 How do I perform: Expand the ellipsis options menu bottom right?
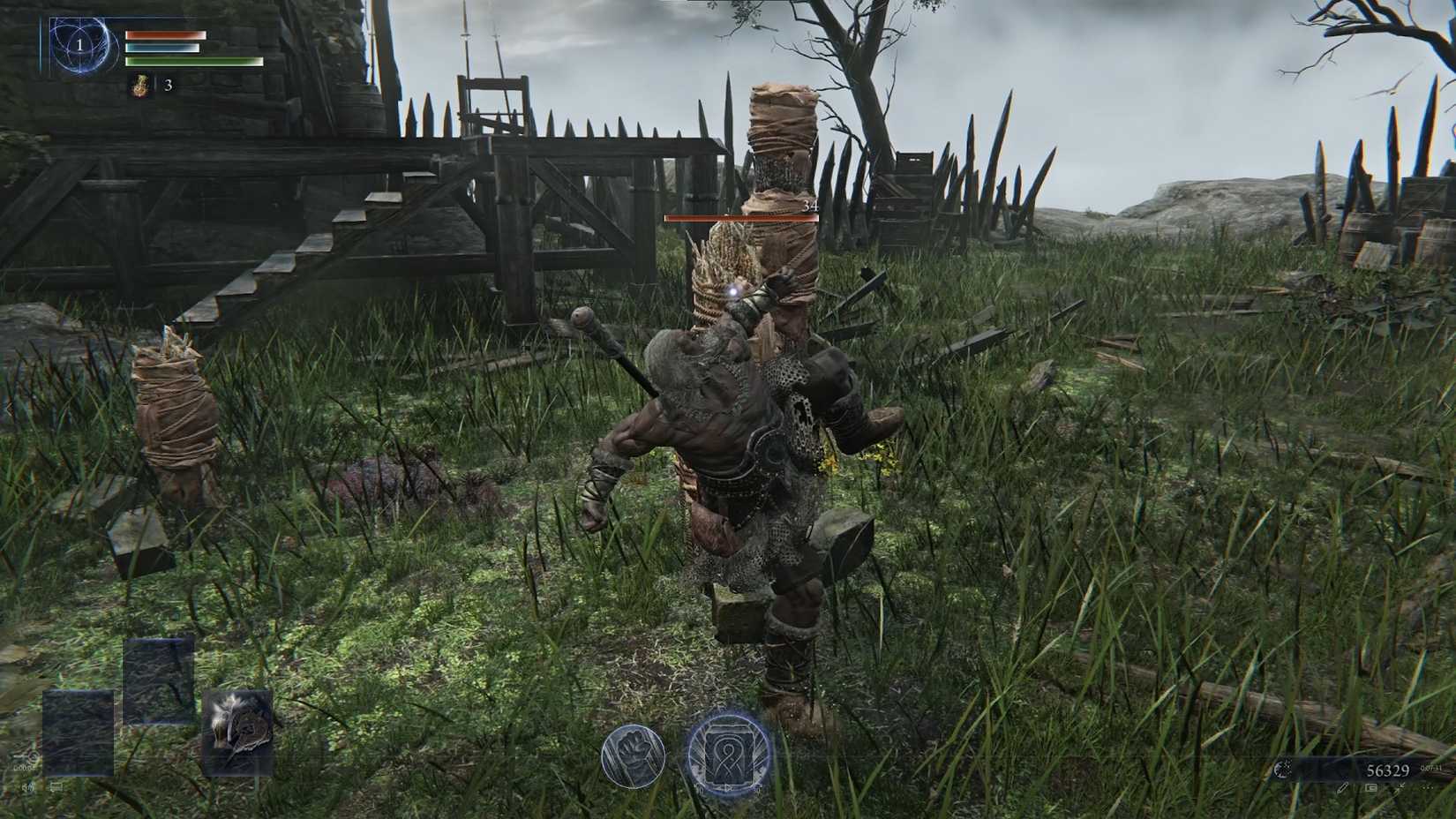pos(1428,788)
